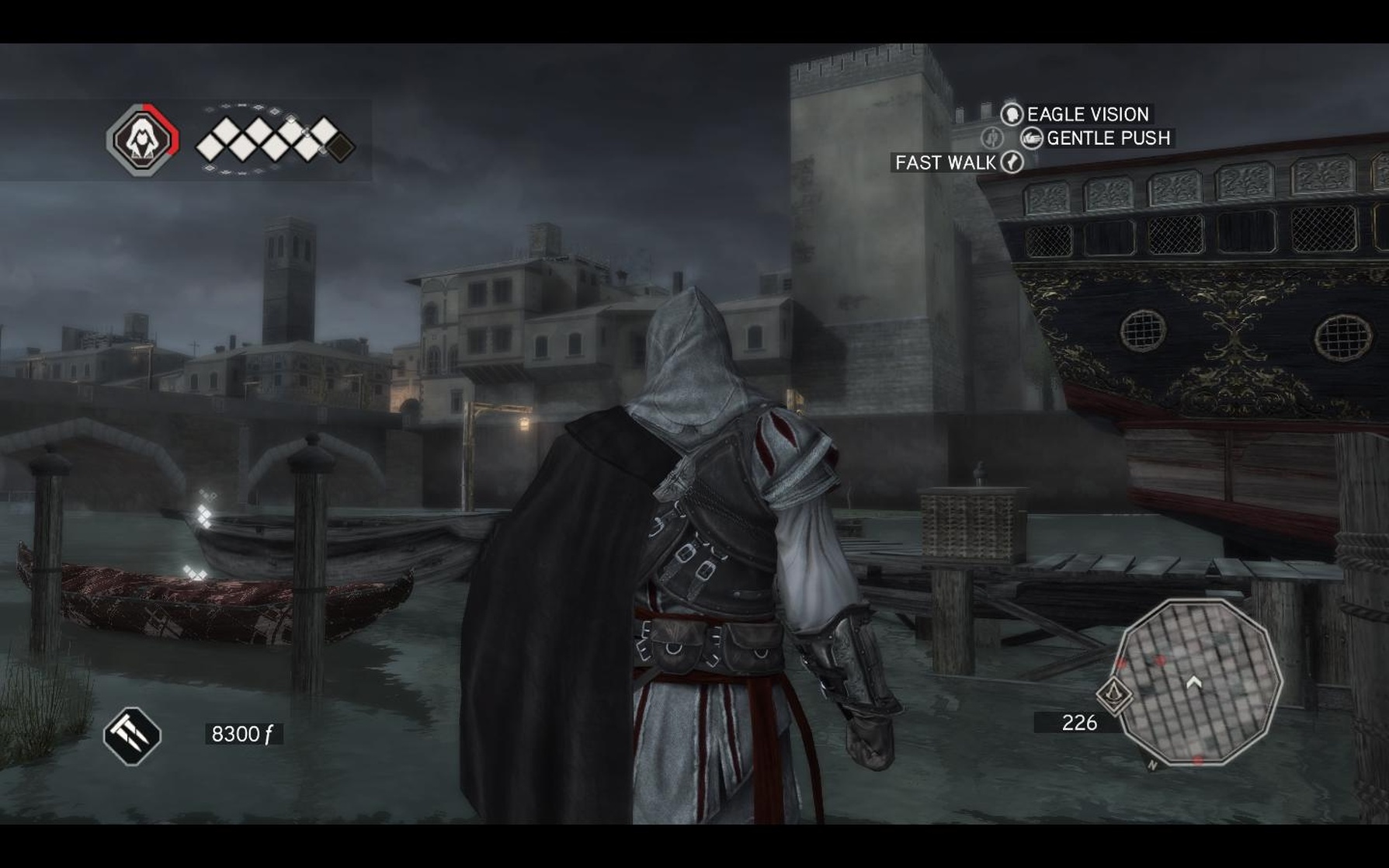Screen dimensions: 1389x868
Task: Click the player arrow on the minimap
Action: tap(1194, 682)
